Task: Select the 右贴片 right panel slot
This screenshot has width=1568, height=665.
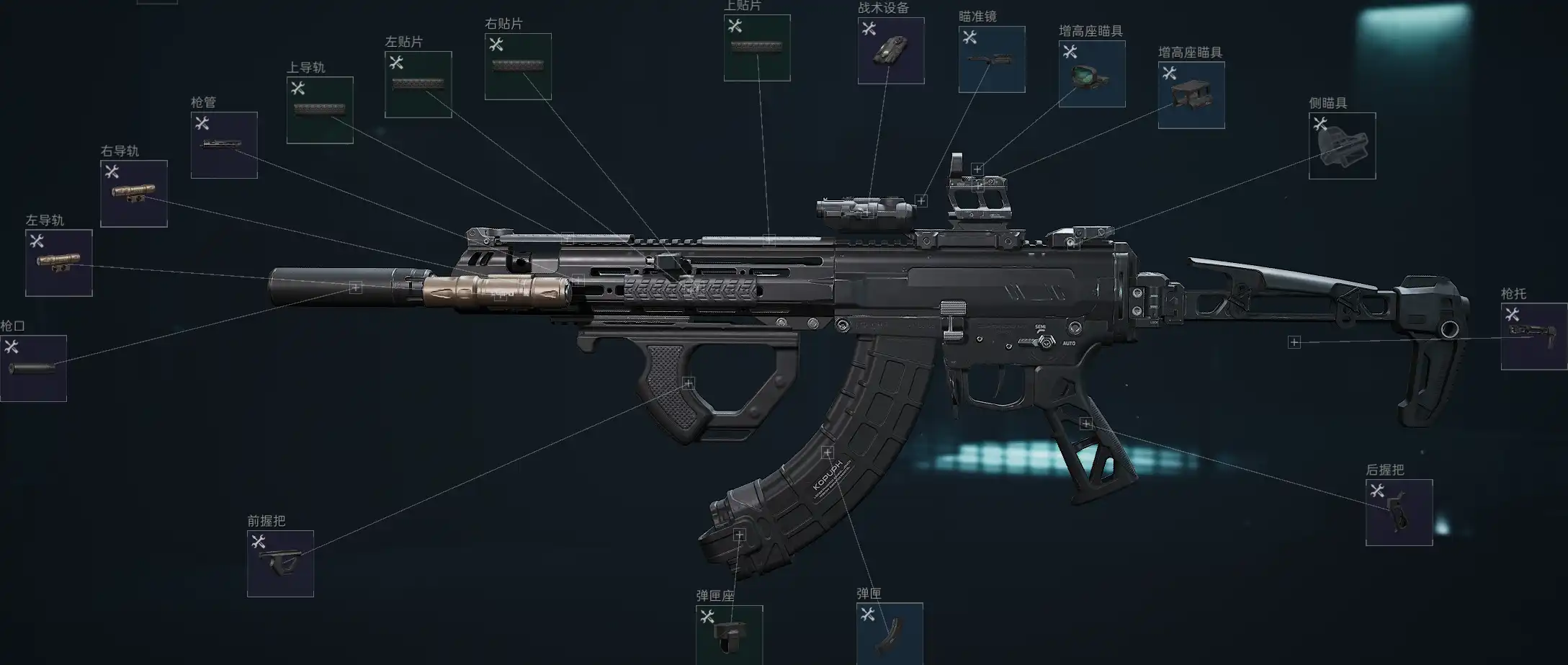Action: pyautogui.click(x=518, y=66)
